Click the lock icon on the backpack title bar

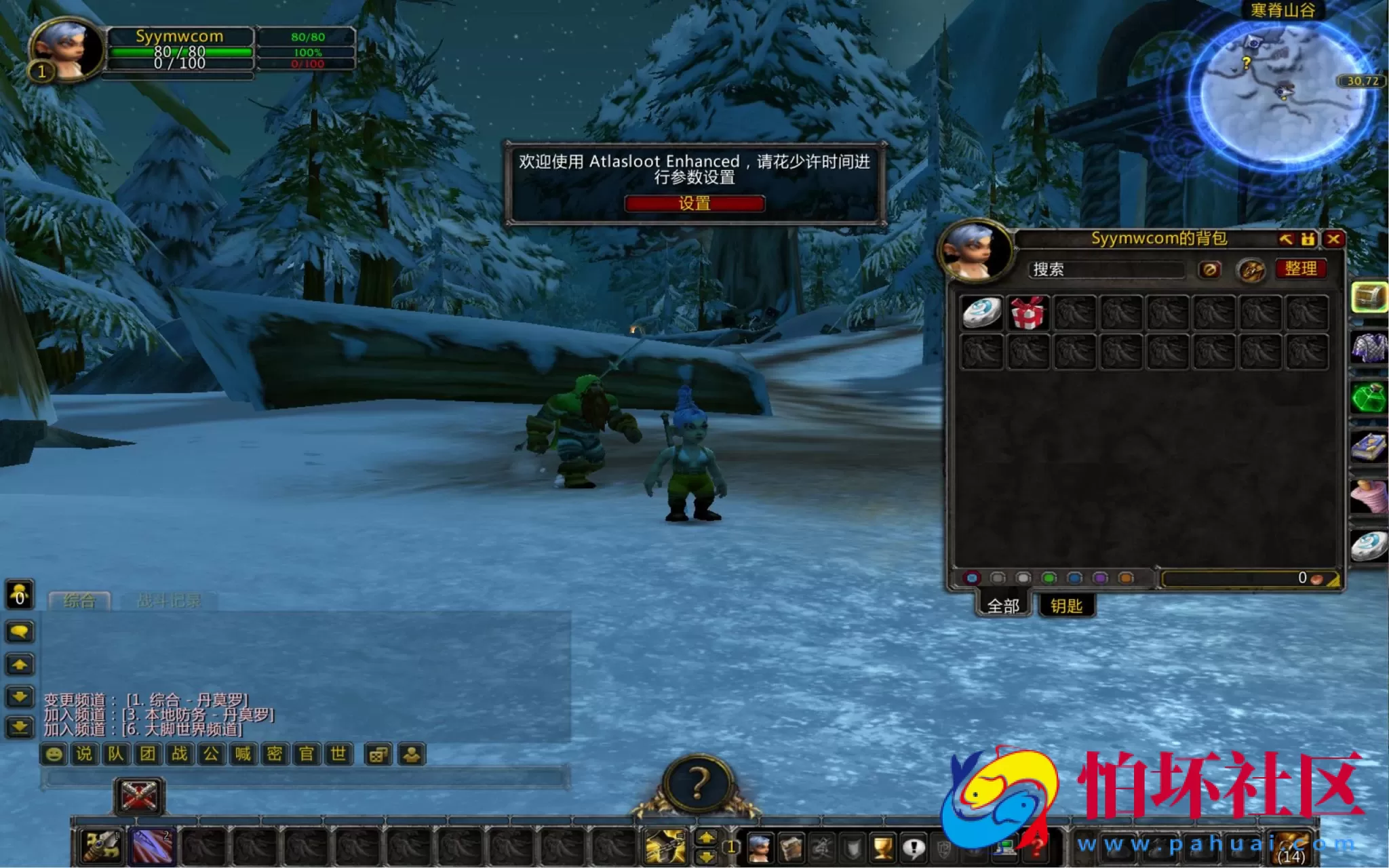[x=1308, y=239]
